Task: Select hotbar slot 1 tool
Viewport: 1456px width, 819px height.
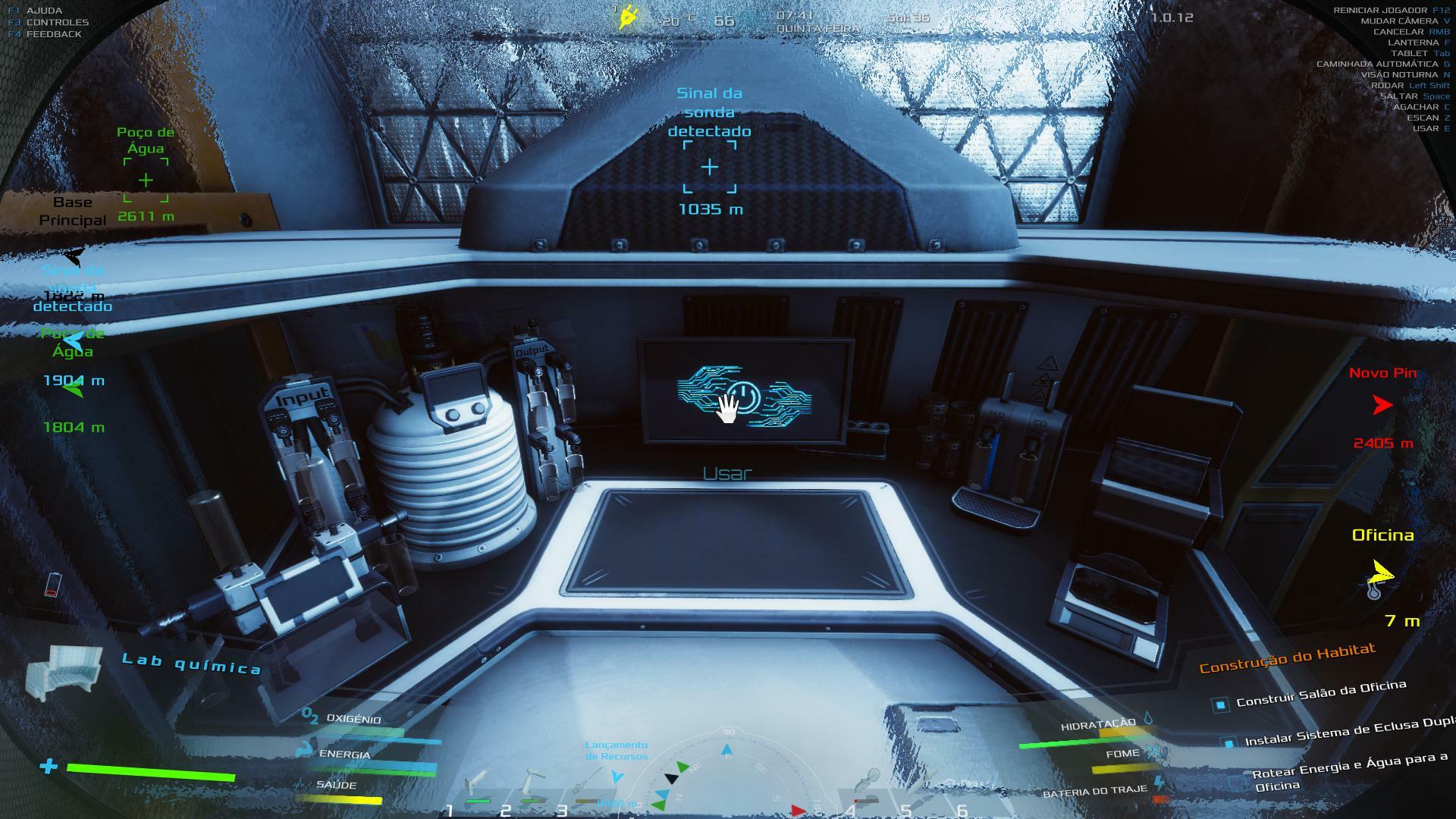Action: point(478,784)
